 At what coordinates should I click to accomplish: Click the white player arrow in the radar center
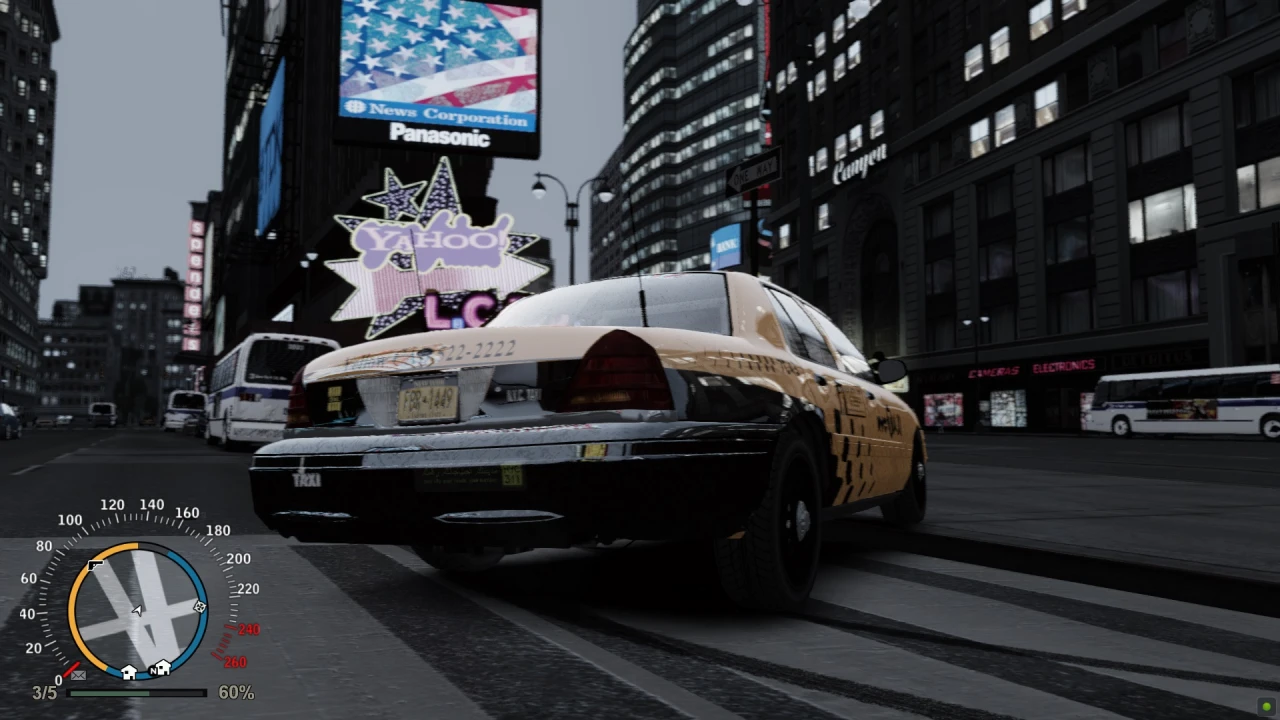point(137,610)
